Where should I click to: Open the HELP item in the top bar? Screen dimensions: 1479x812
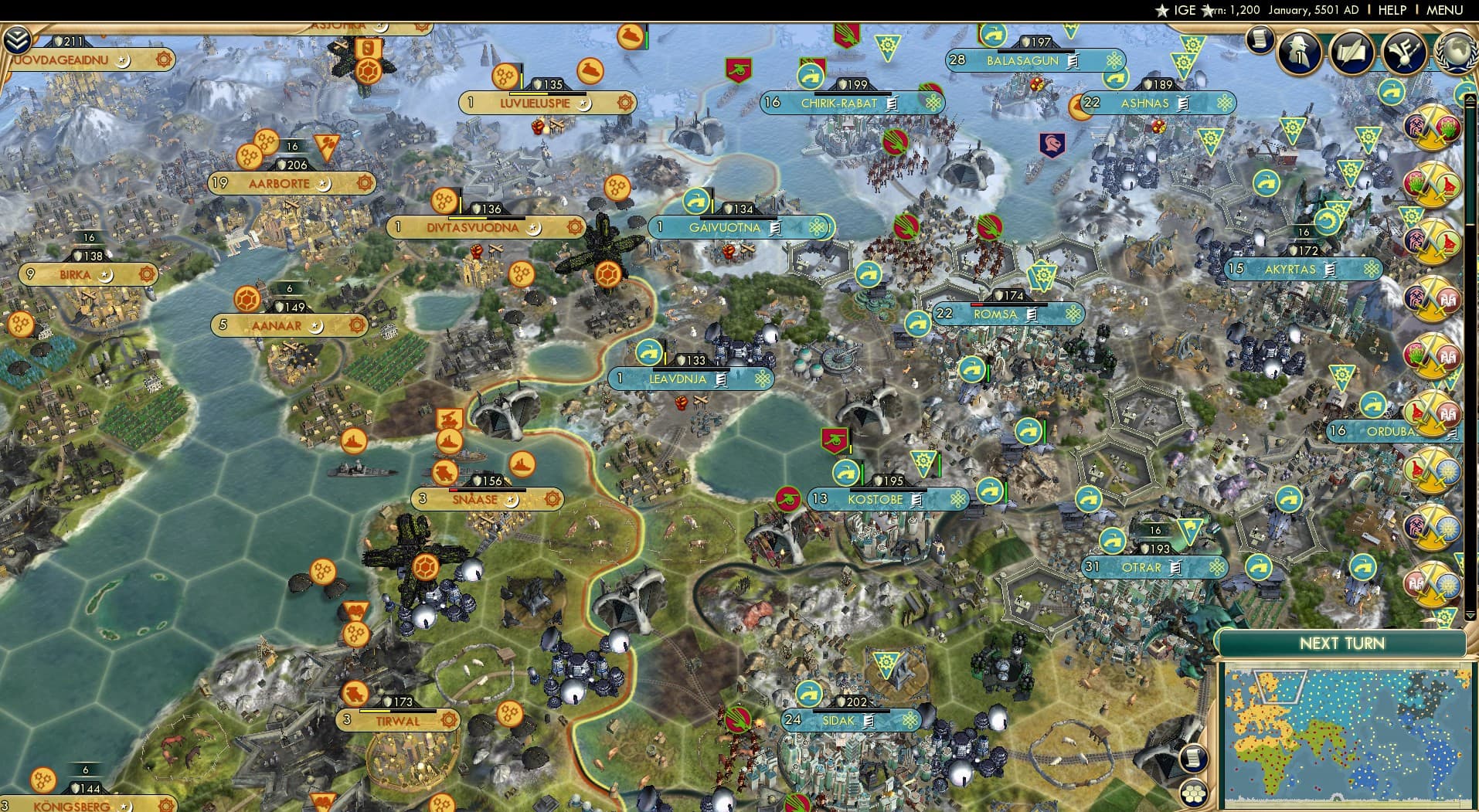coord(1391,10)
